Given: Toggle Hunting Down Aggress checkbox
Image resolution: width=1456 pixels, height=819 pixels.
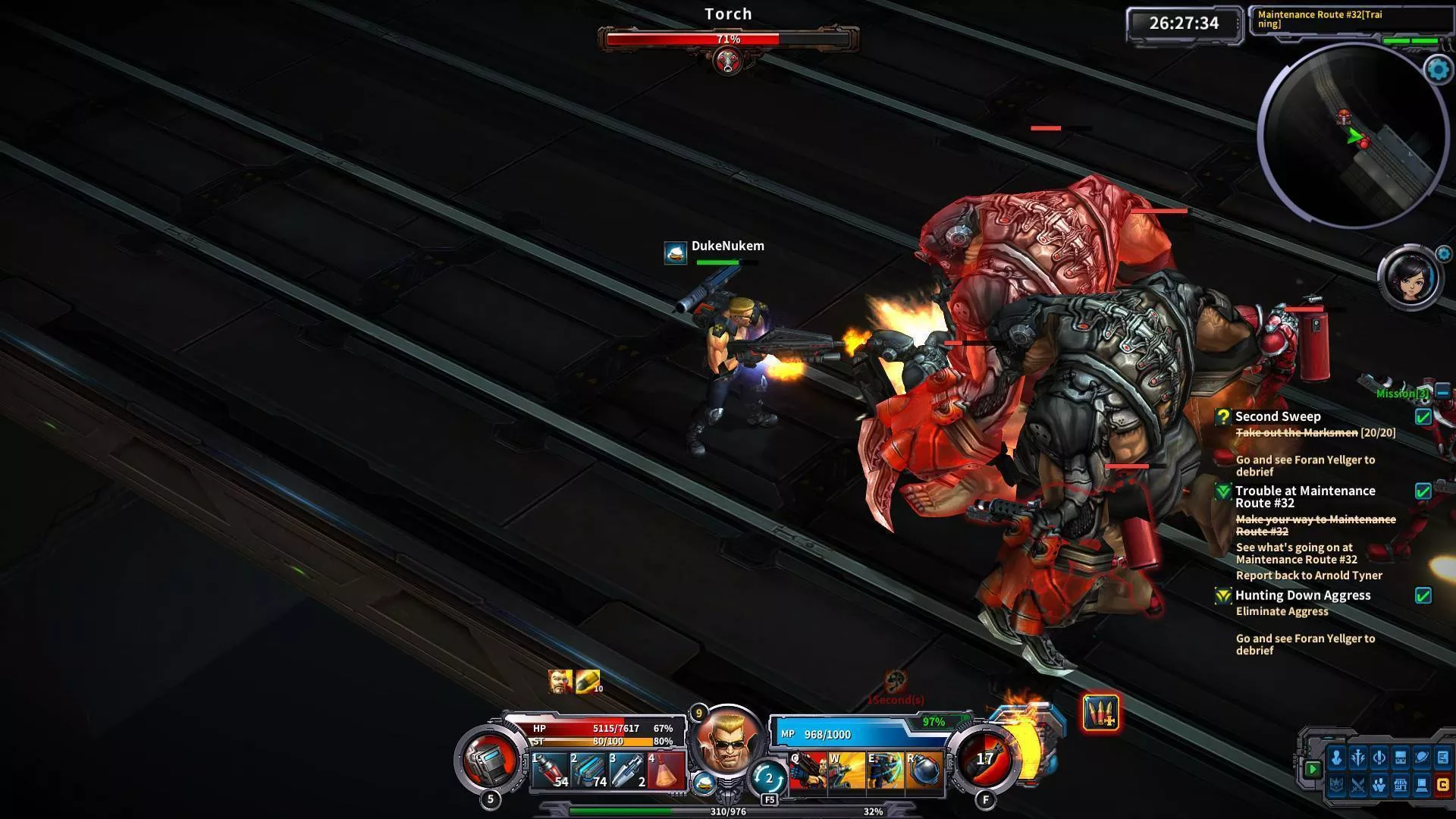Looking at the screenshot, I should click(x=1423, y=596).
